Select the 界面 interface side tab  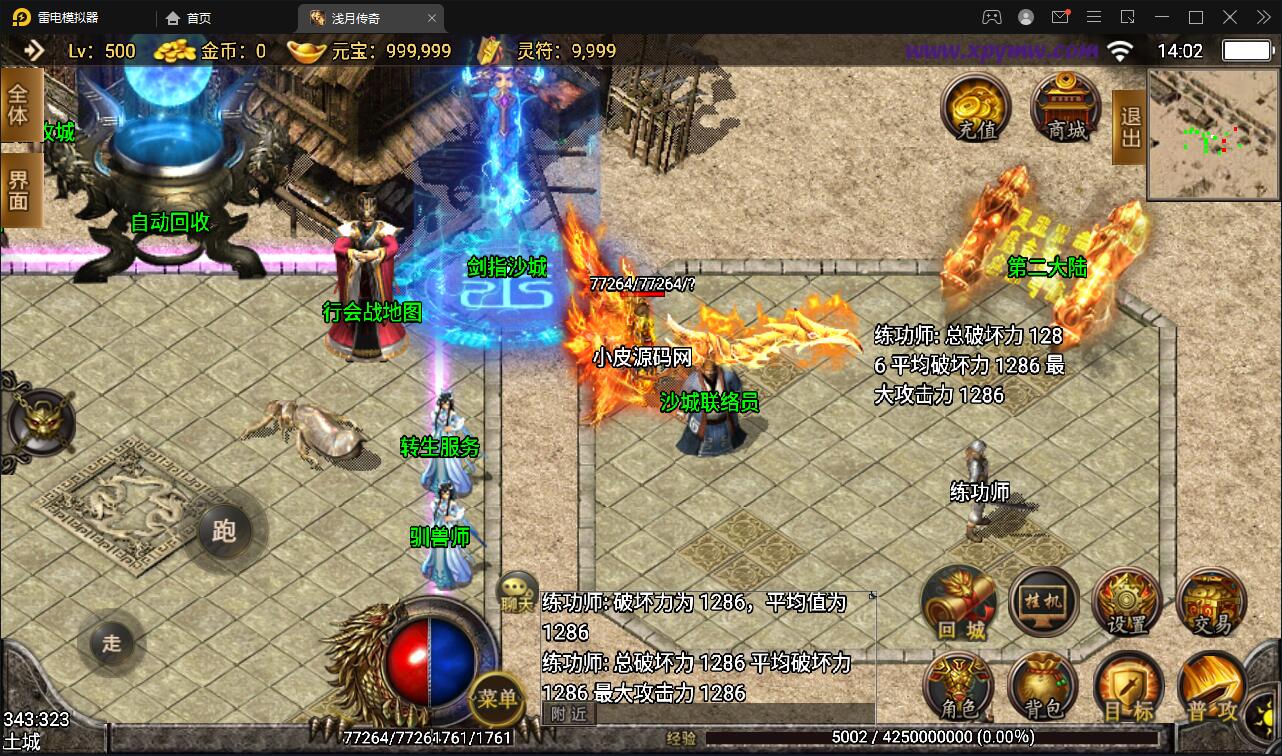pyautogui.click(x=19, y=190)
